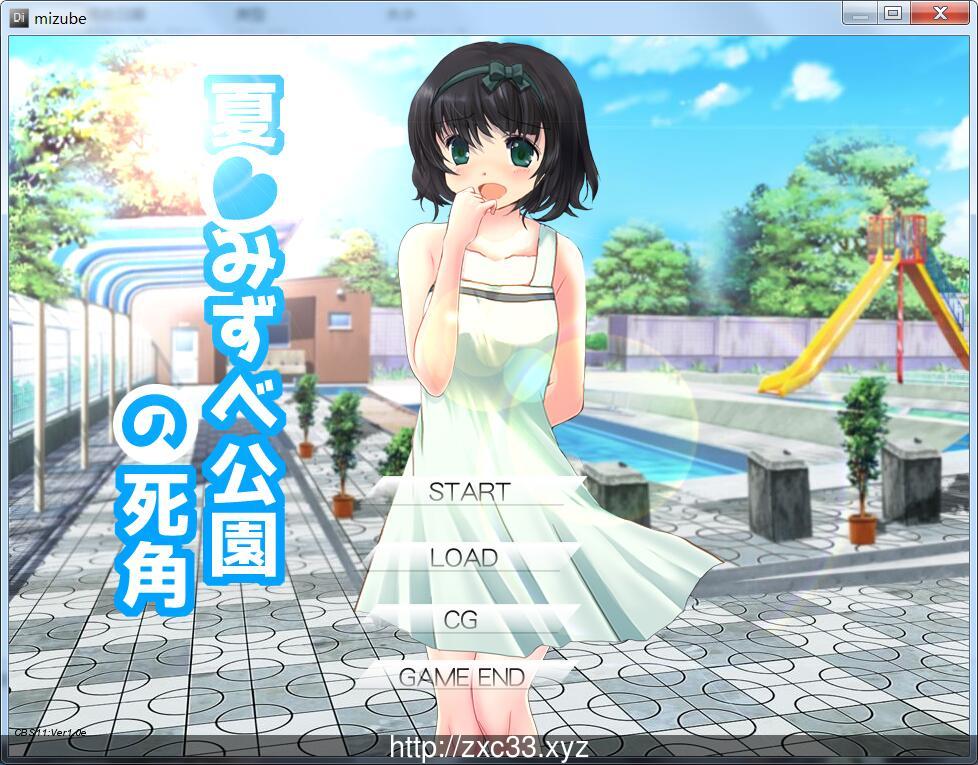Click START to begin the game

(x=469, y=492)
